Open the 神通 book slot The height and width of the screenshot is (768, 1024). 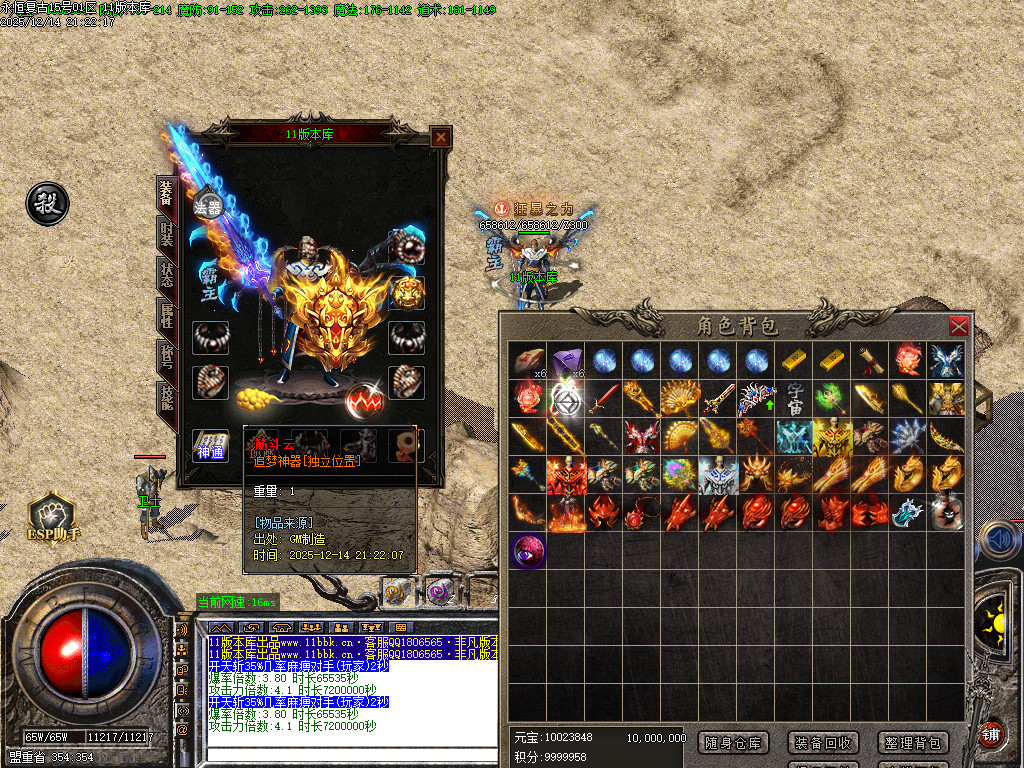[209, 446]
